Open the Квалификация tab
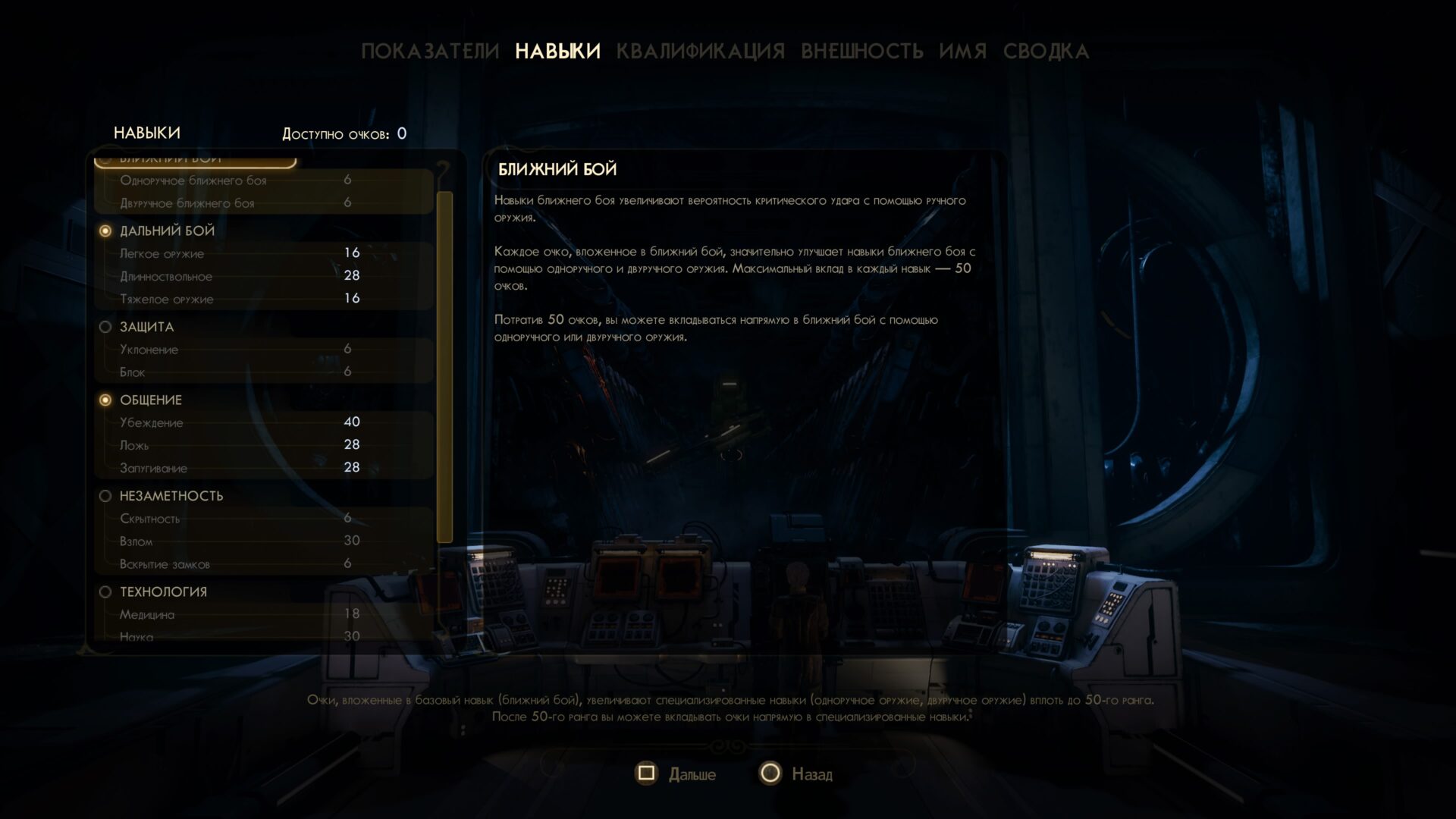Screen dimensions: 1456x819 click(x=700, y=52)
